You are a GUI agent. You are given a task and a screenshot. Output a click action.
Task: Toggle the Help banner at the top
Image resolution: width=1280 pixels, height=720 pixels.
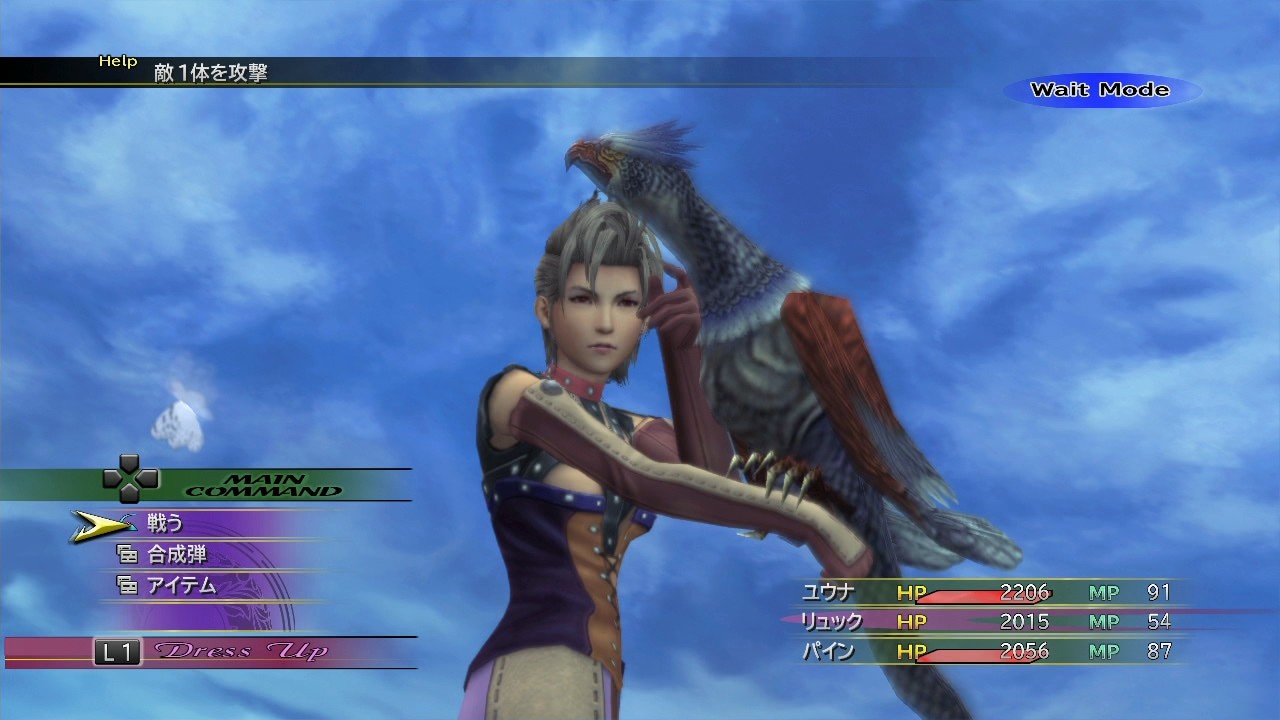(x=119, y=60)
